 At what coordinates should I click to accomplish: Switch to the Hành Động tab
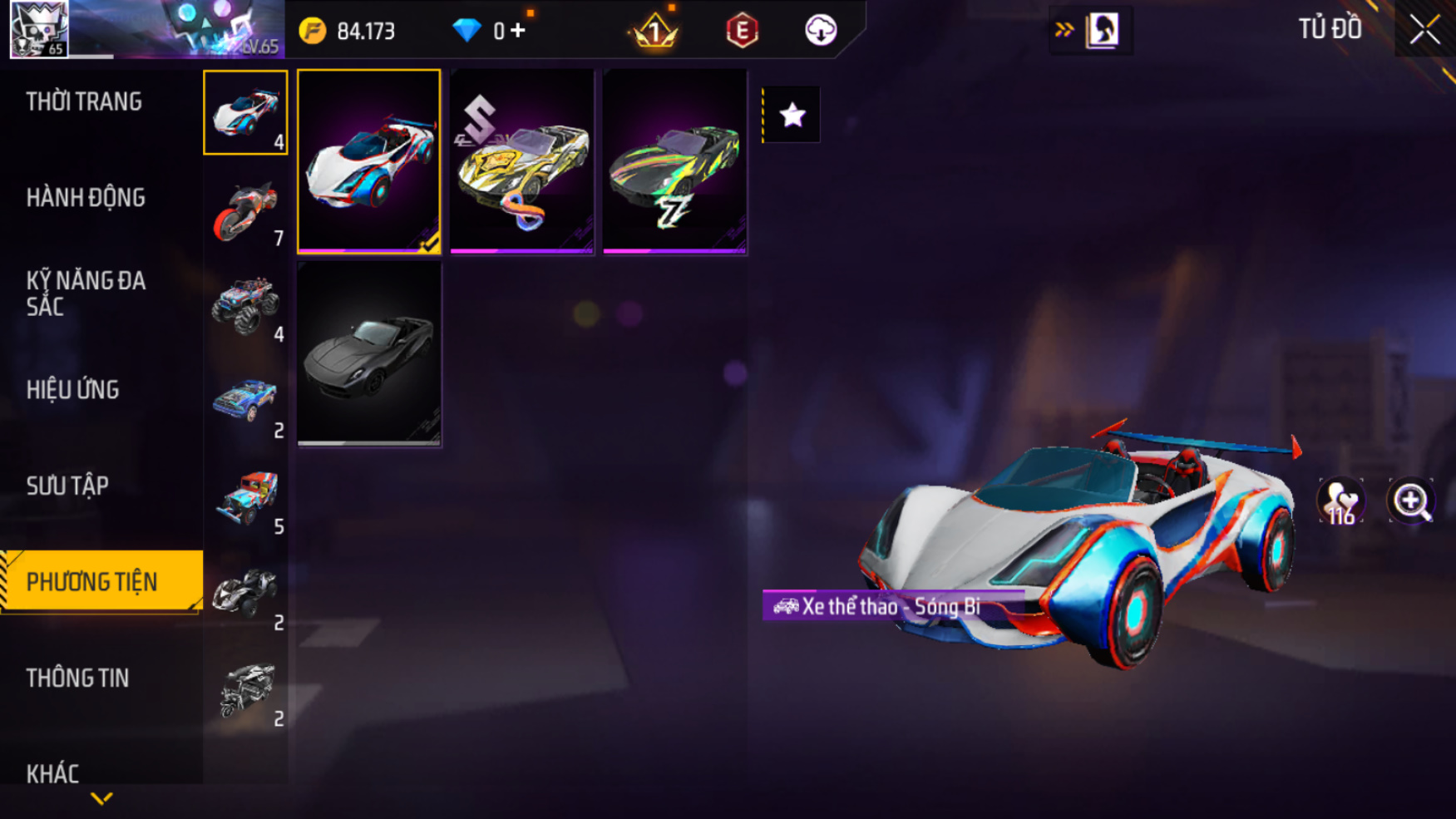86,198
